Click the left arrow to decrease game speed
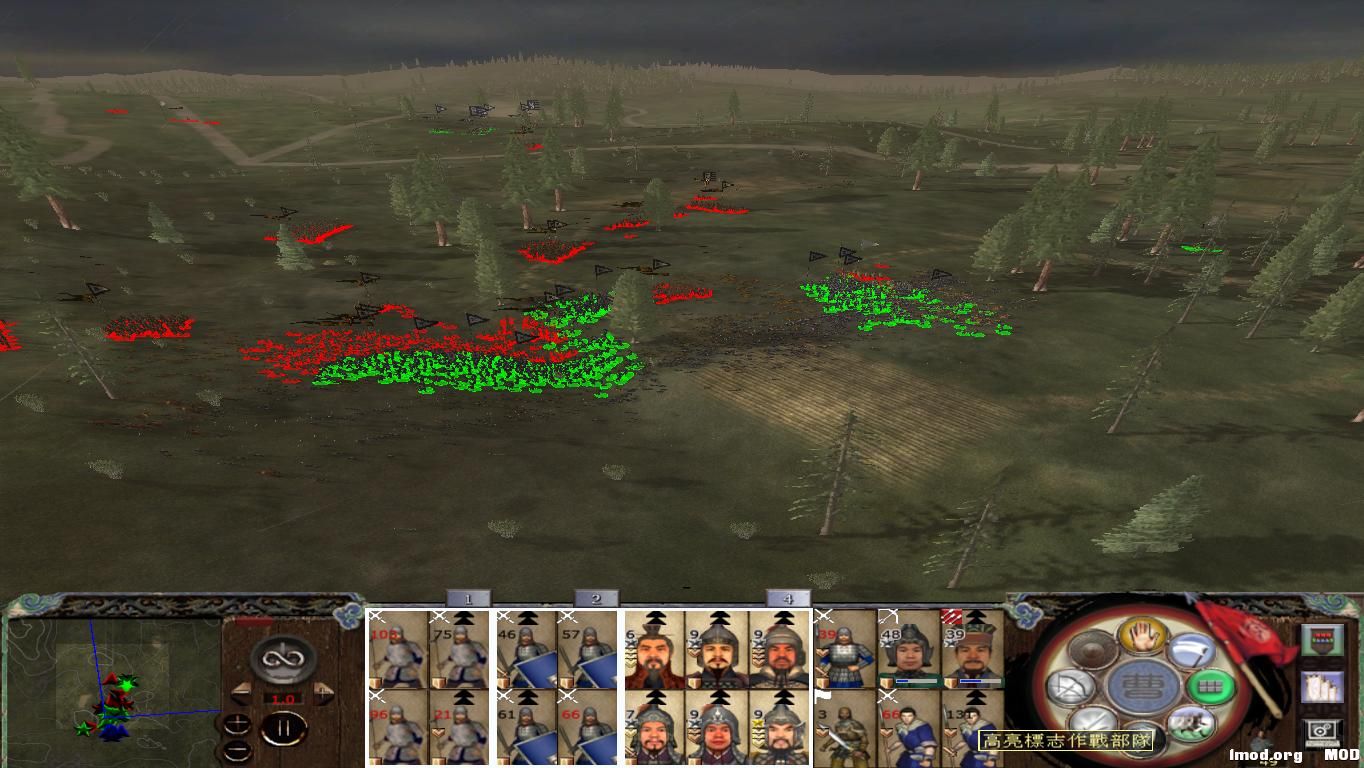The width and height of the screenshot is (1364, 768). click(x=241, y=693)
